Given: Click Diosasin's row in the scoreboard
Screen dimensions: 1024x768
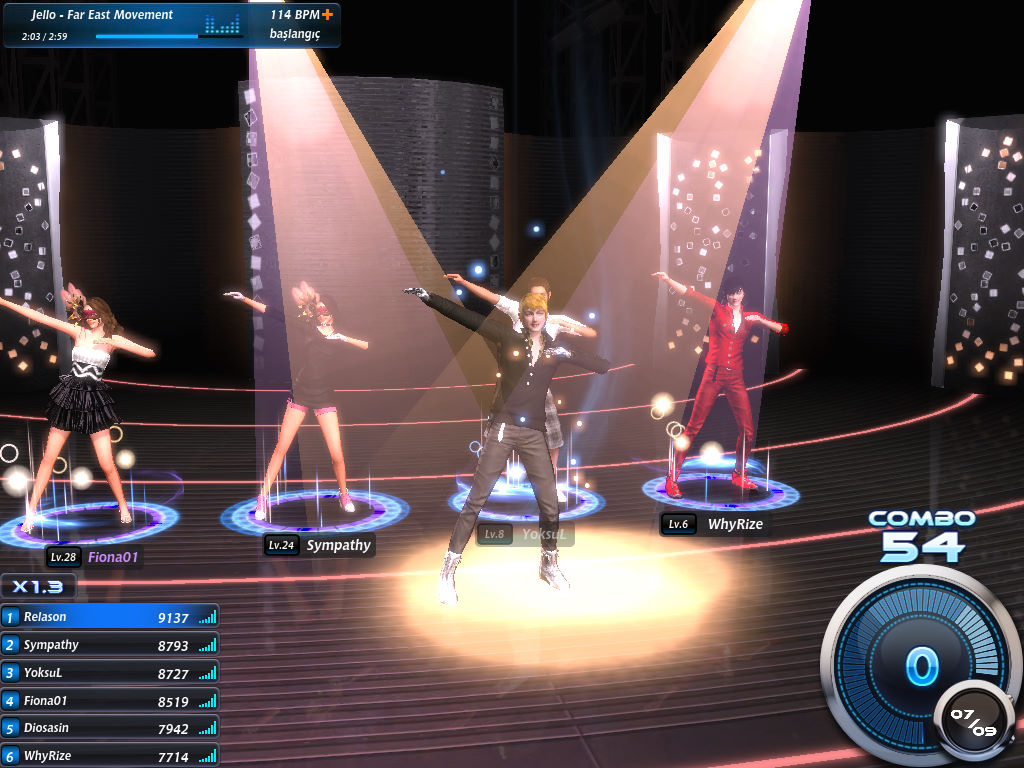Looking at the screenshot, I should pos(109,729).
